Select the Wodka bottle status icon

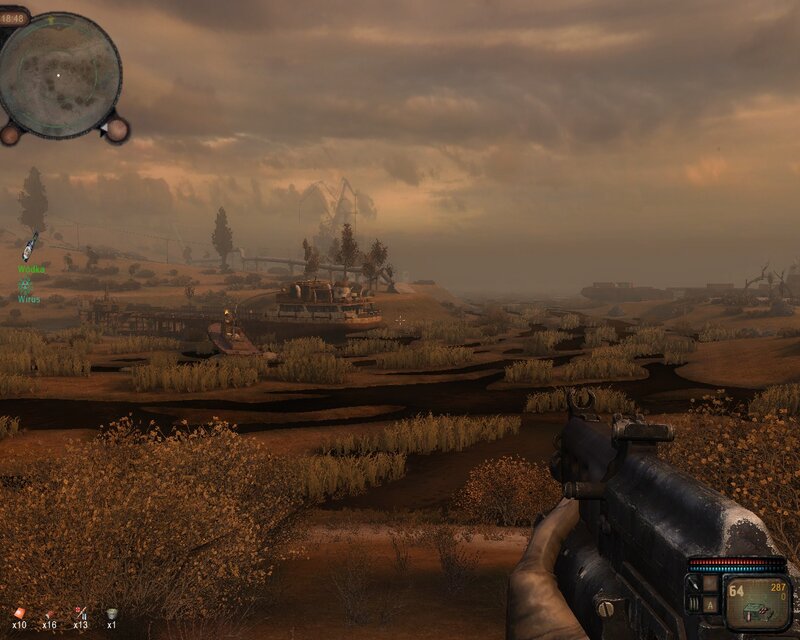coord(31,246)
